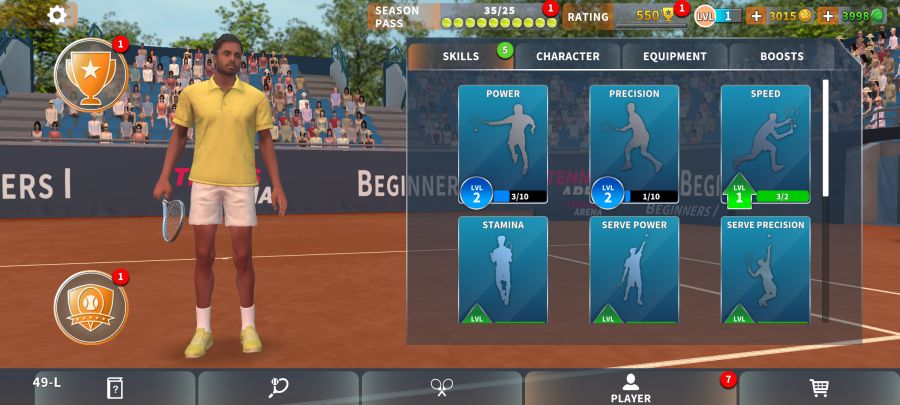
Task: Pick the Serve Precision skill card
Action: coord(765,270)
